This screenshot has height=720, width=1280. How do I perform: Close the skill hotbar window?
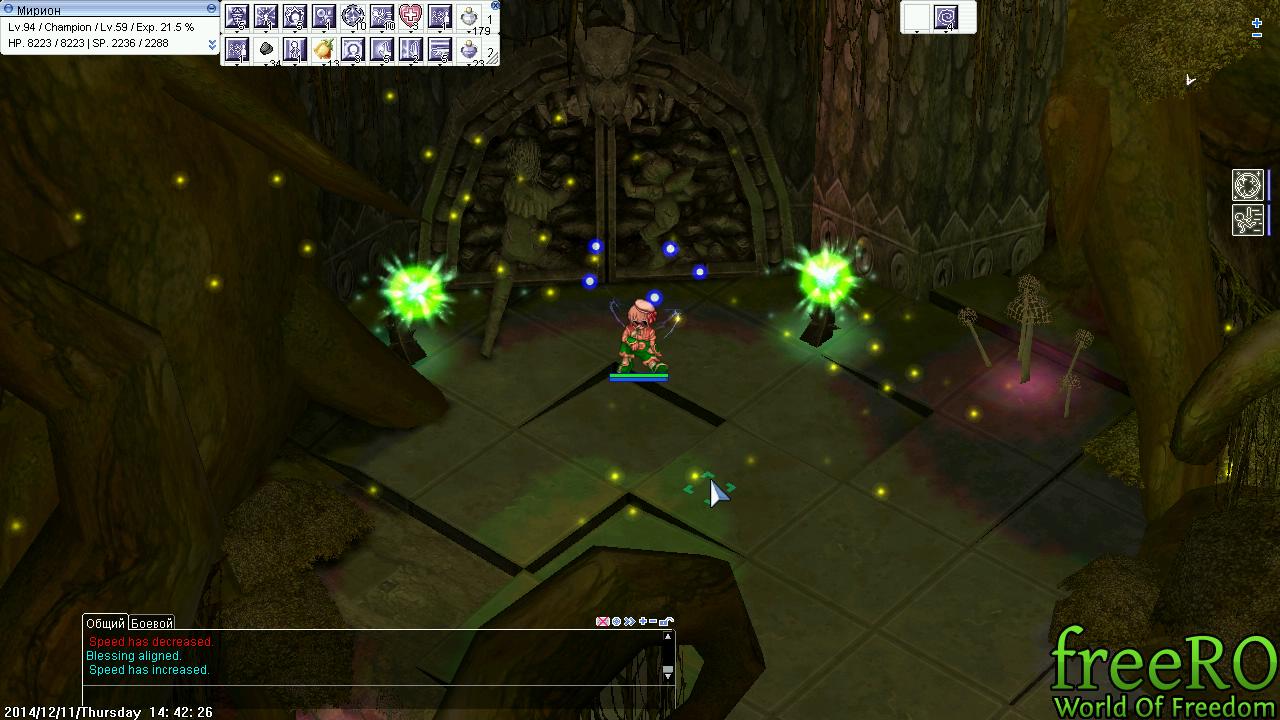point(495,5)
